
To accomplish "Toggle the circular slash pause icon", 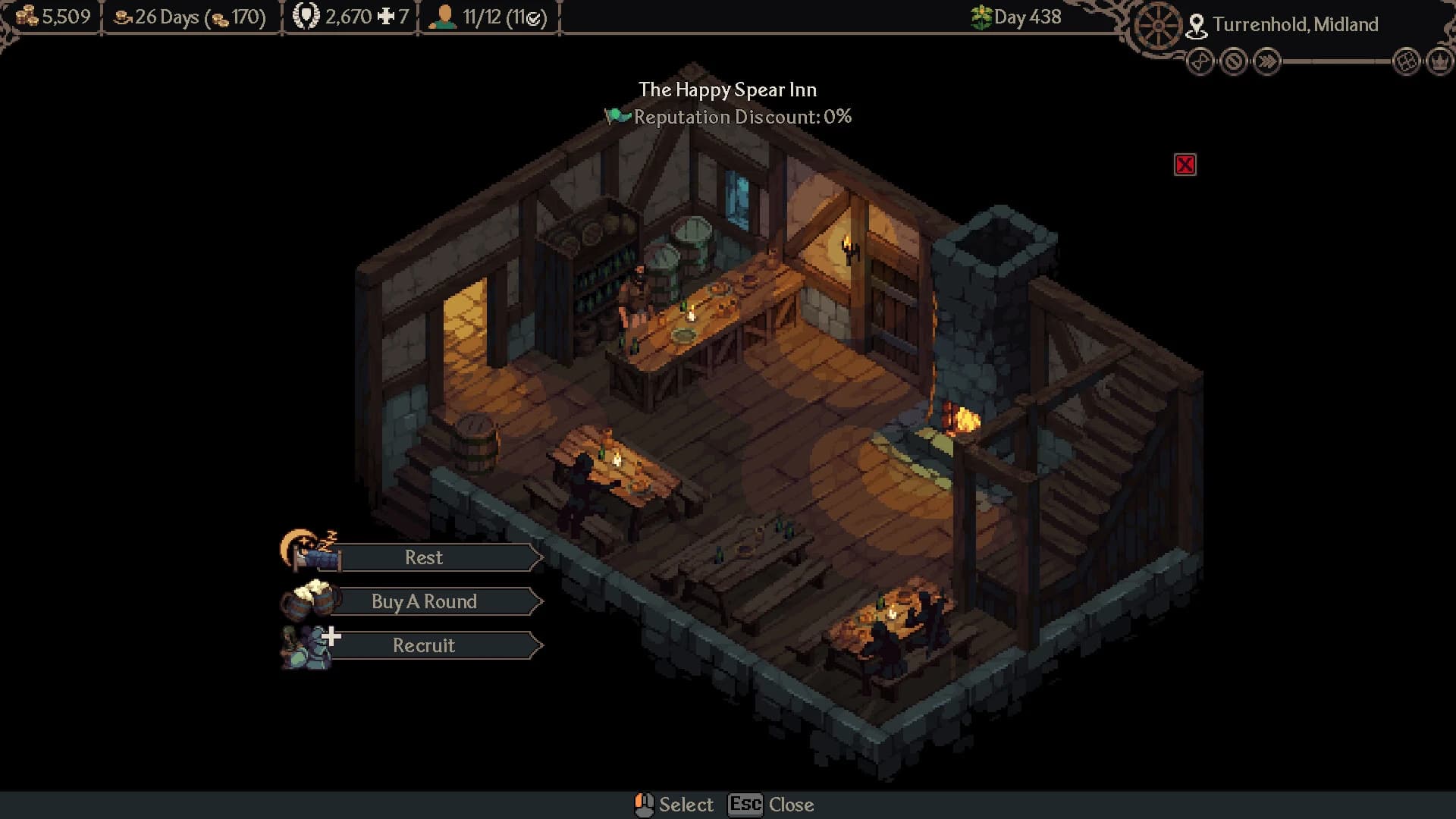I will tap(1234, 61).
